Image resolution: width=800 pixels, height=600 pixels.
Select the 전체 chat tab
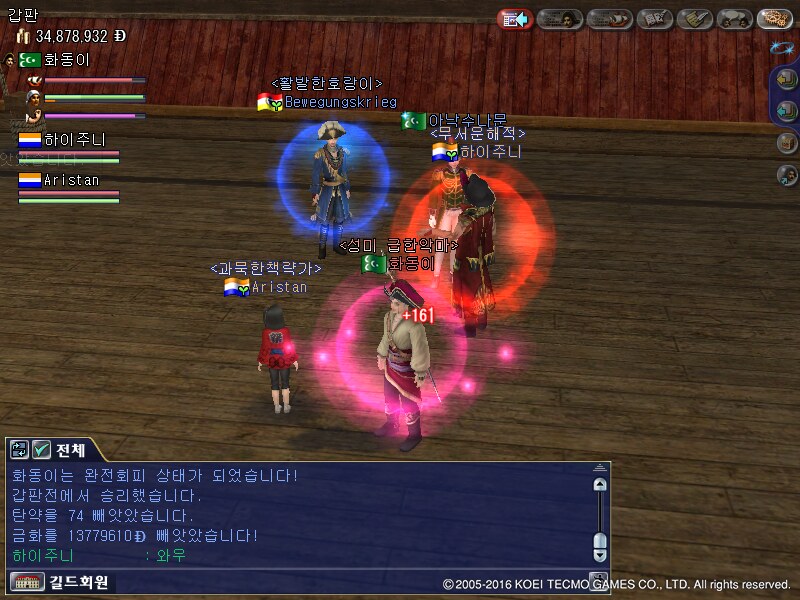coord(71,450)
